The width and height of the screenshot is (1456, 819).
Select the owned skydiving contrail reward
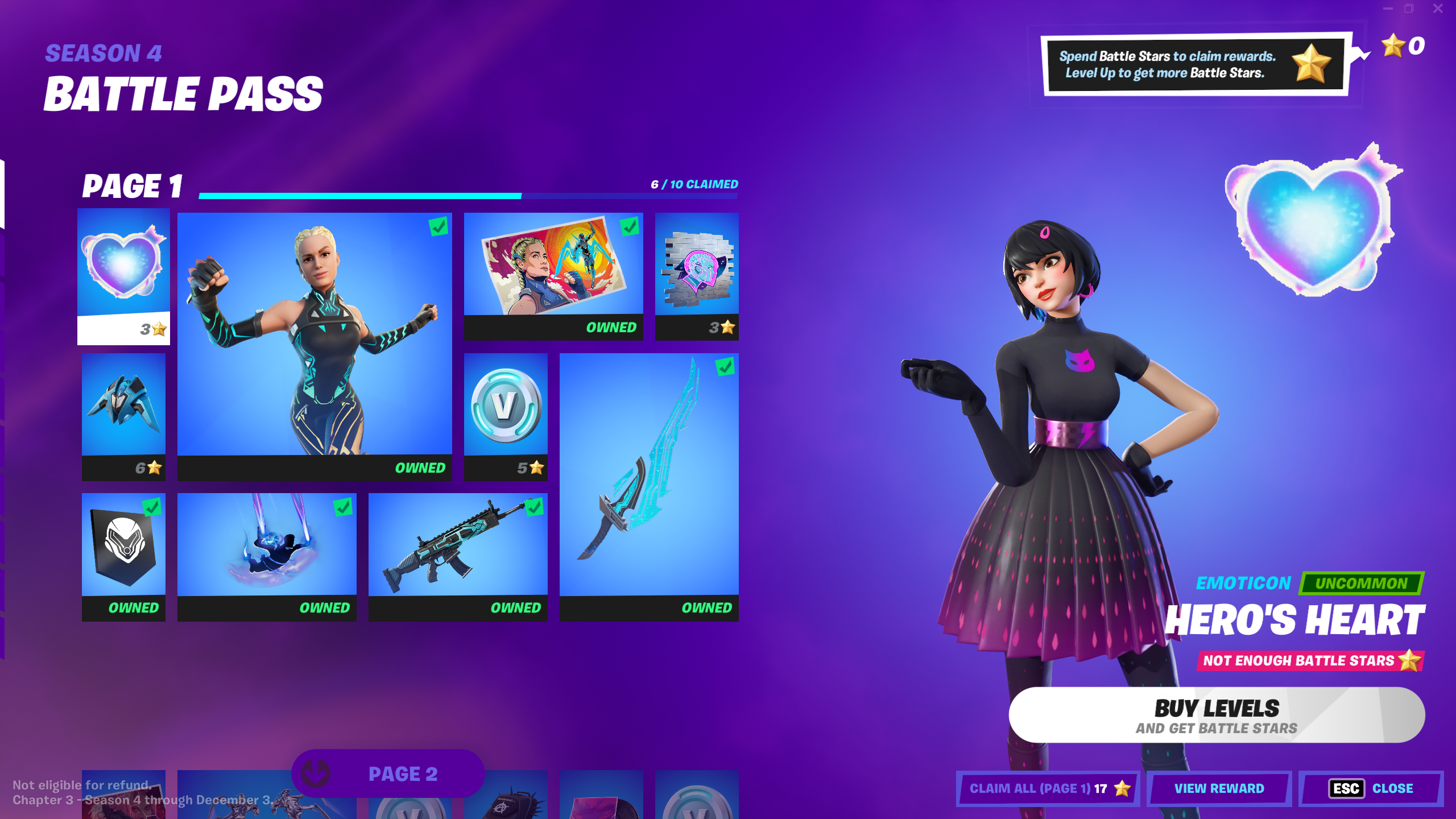[267, 556]
